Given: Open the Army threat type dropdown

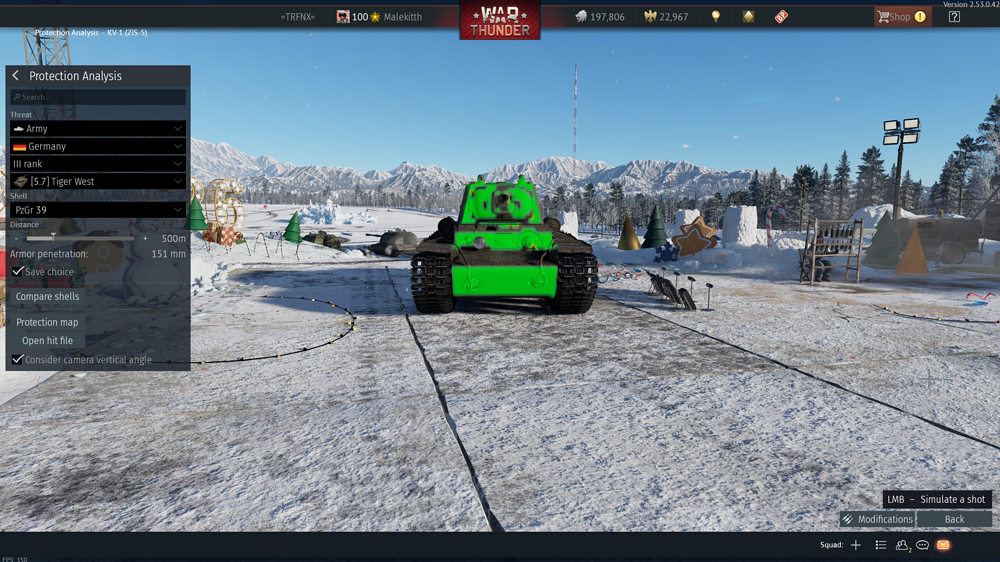Looking at the screenshot, I should 98,129.
